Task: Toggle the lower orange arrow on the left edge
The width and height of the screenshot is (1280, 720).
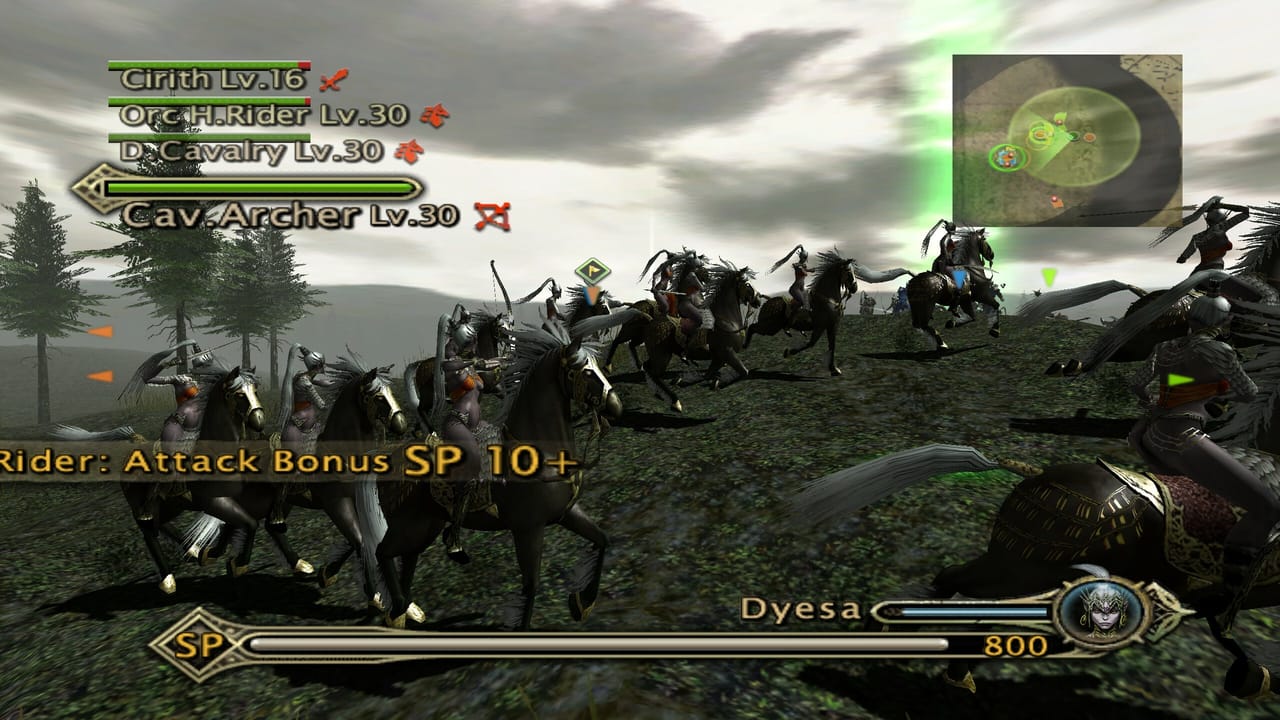Action: (100, 377)
